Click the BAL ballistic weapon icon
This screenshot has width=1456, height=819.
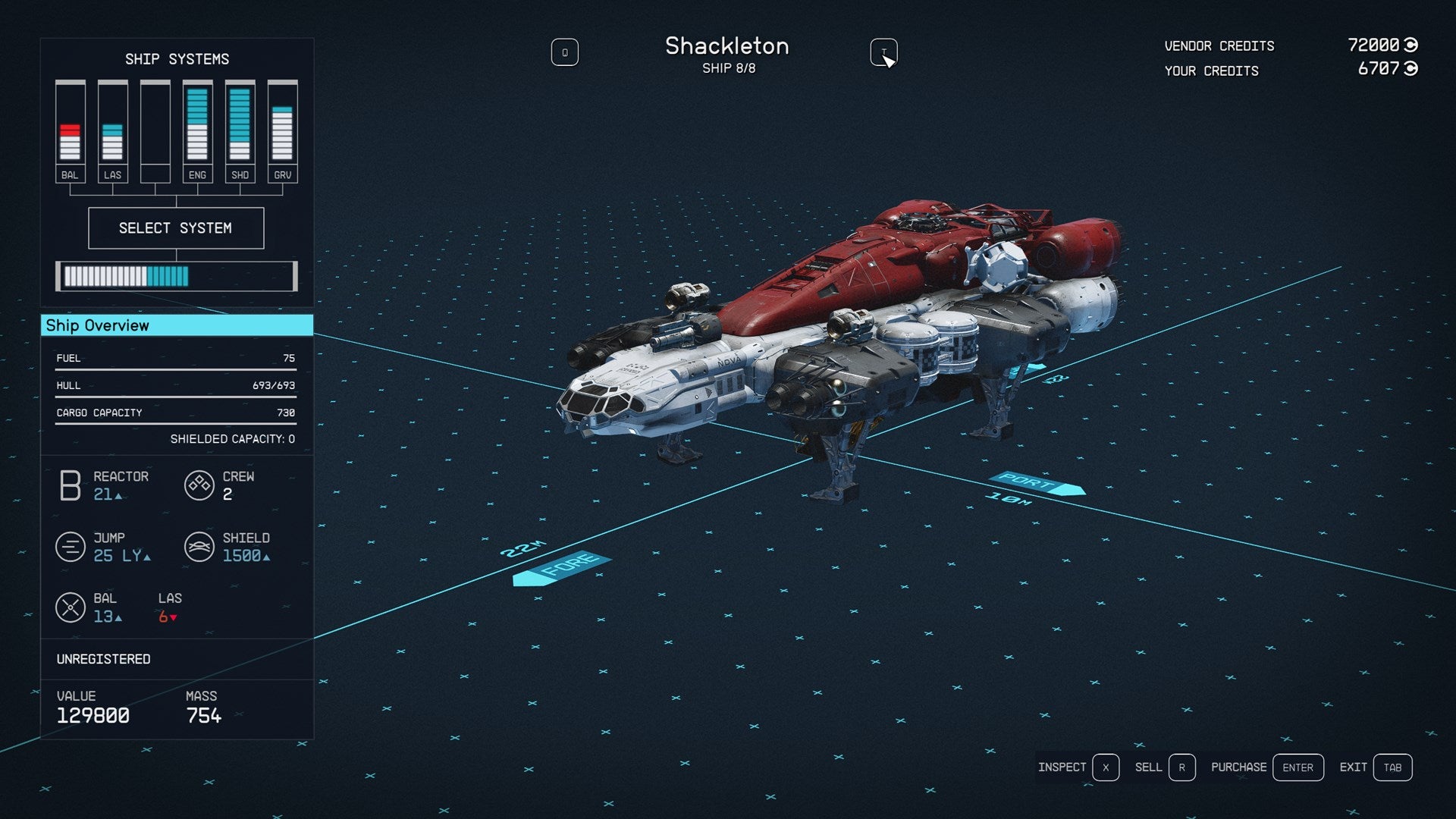pyautogui.click(x=71, y=607)
